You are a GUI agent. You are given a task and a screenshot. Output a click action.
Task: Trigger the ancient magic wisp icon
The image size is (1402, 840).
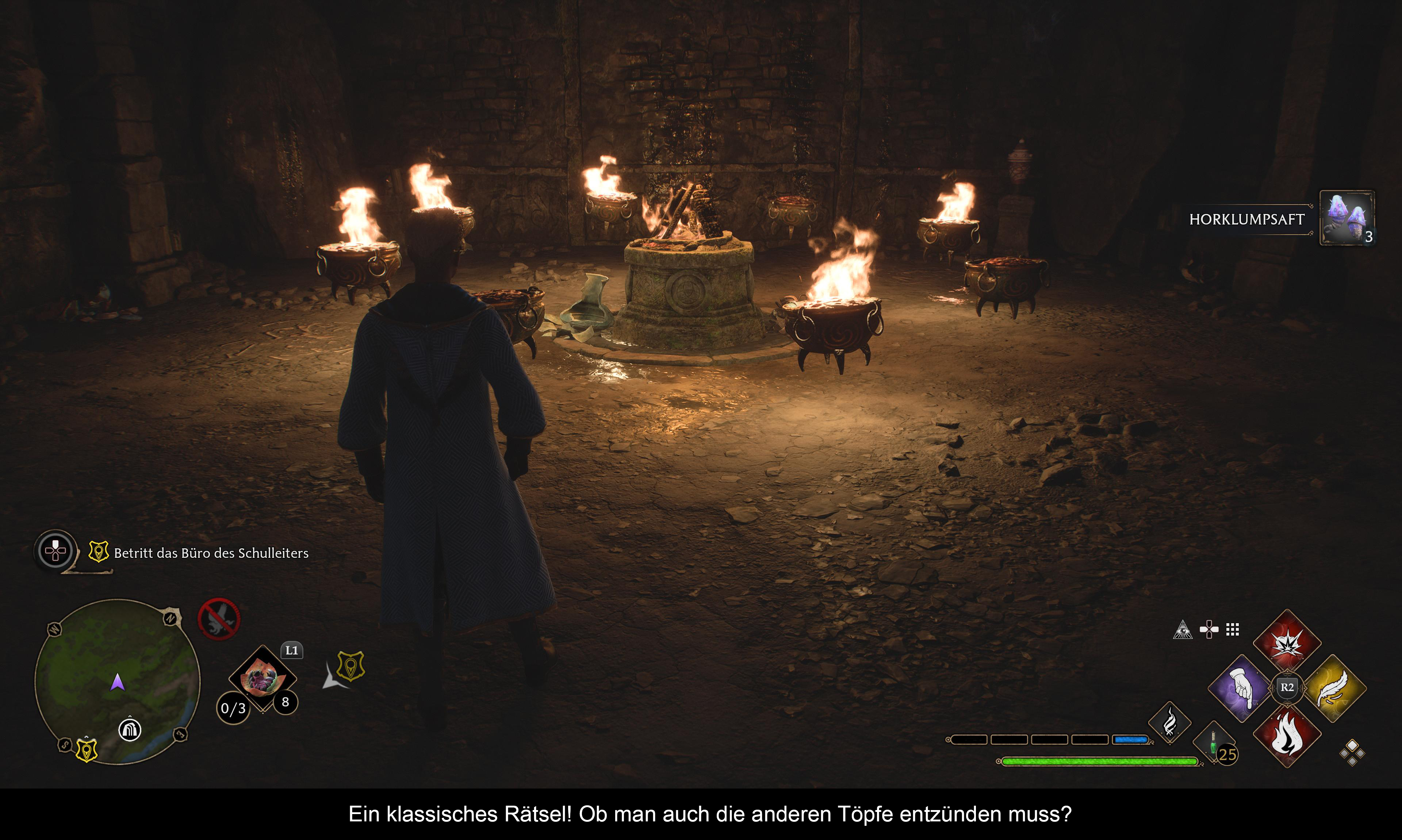[1169, 723]
